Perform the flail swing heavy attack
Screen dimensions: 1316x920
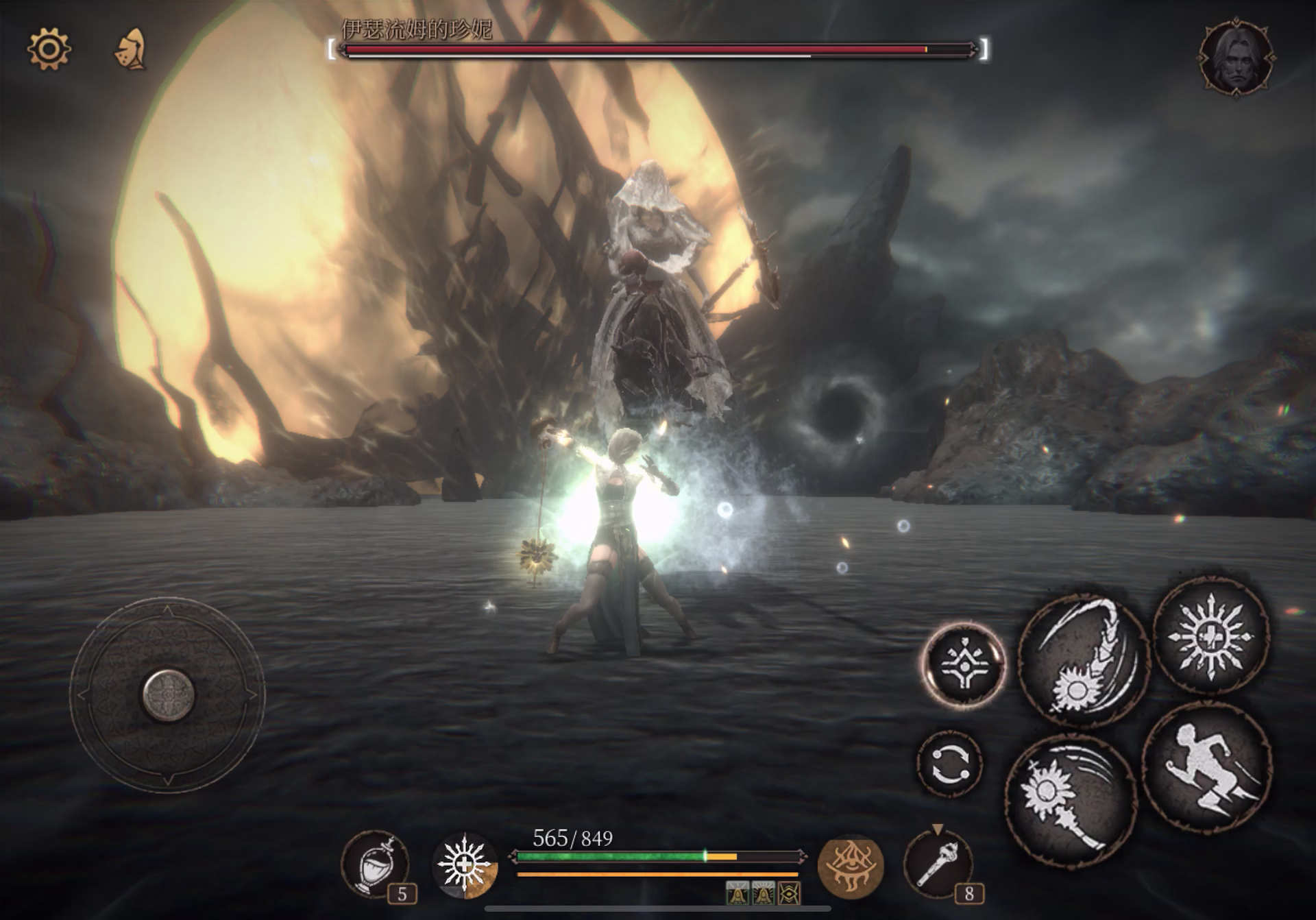click(1083, 659)
